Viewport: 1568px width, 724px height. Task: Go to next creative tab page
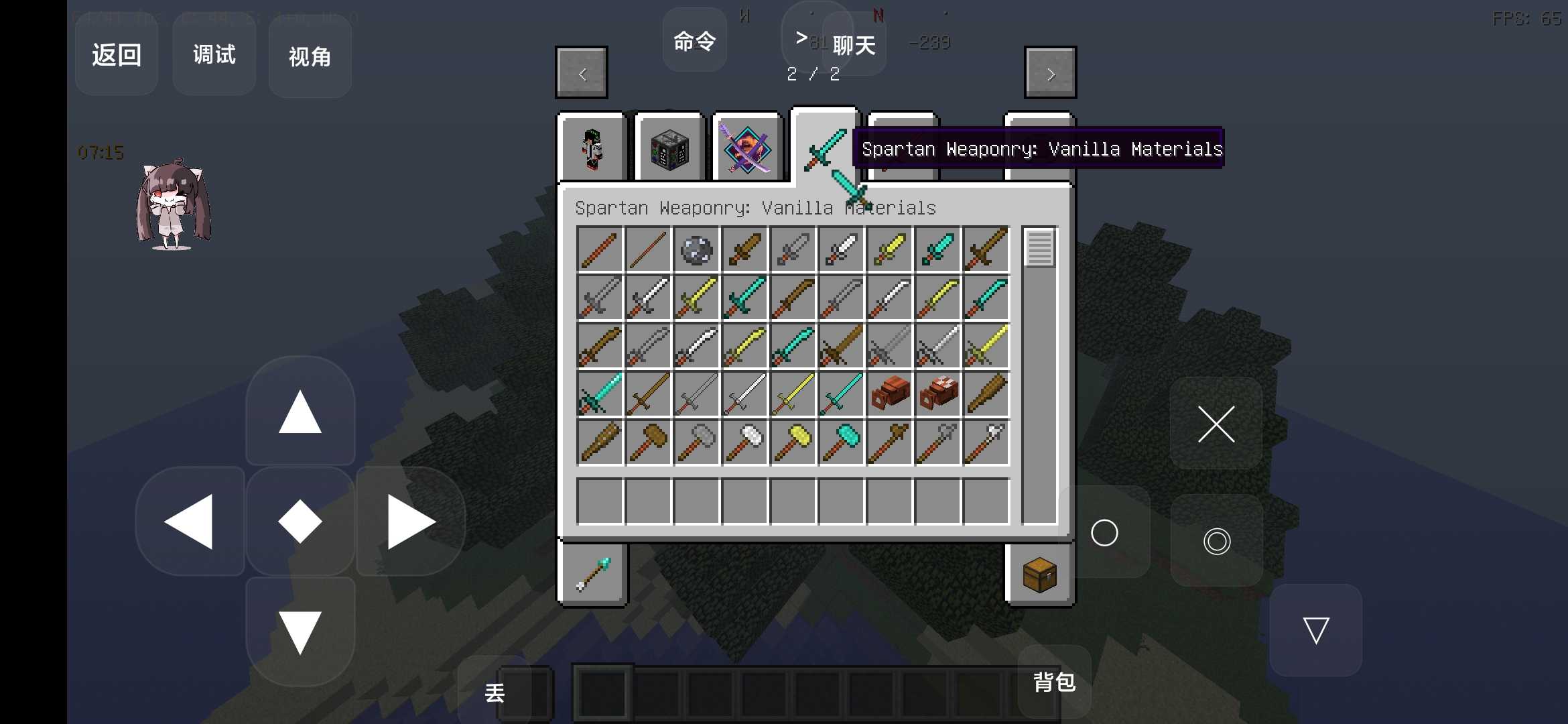coord(1050,73)
